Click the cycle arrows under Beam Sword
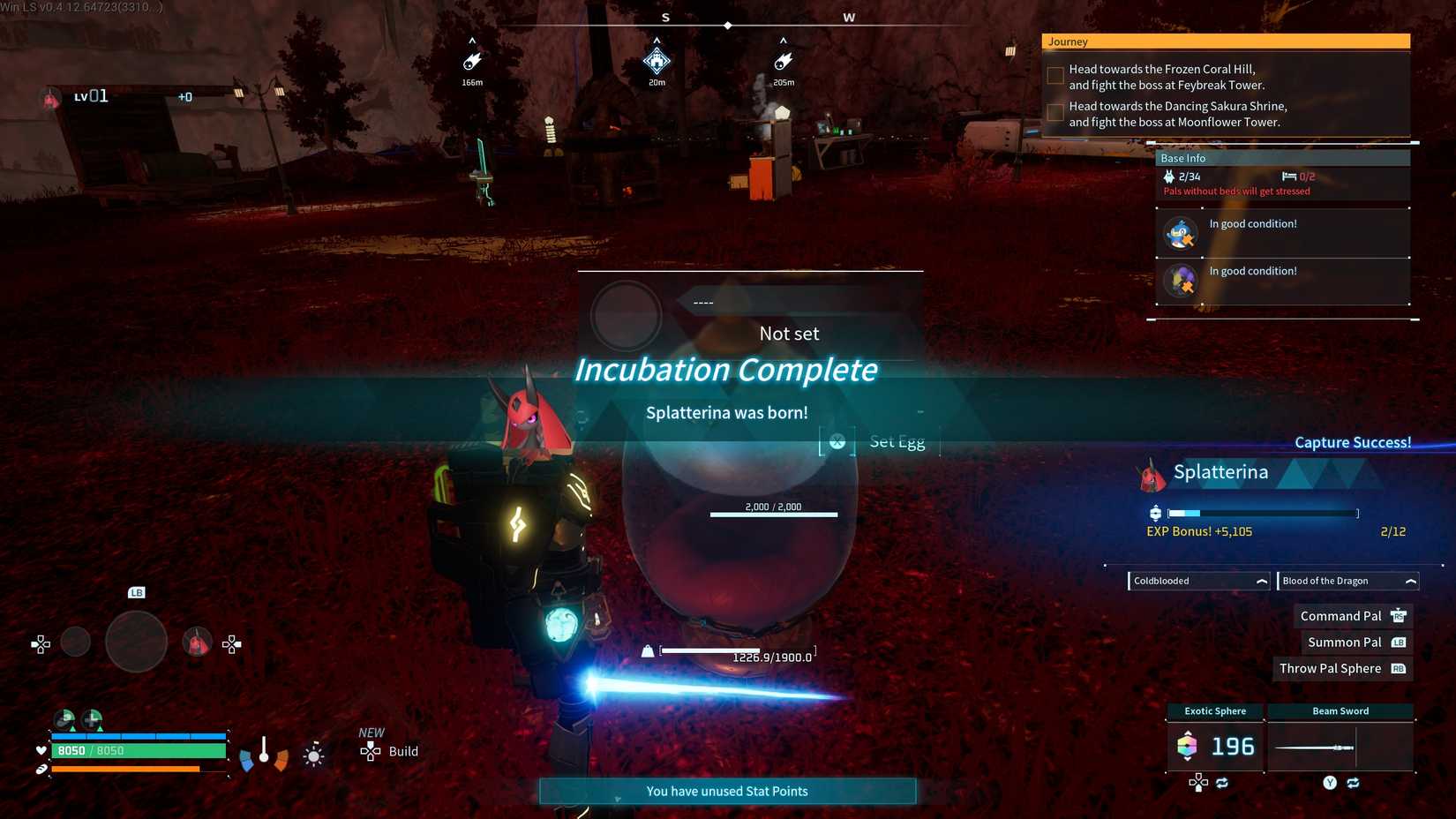The width and height of the screenshot is (1456, 819). [1352, 782]
